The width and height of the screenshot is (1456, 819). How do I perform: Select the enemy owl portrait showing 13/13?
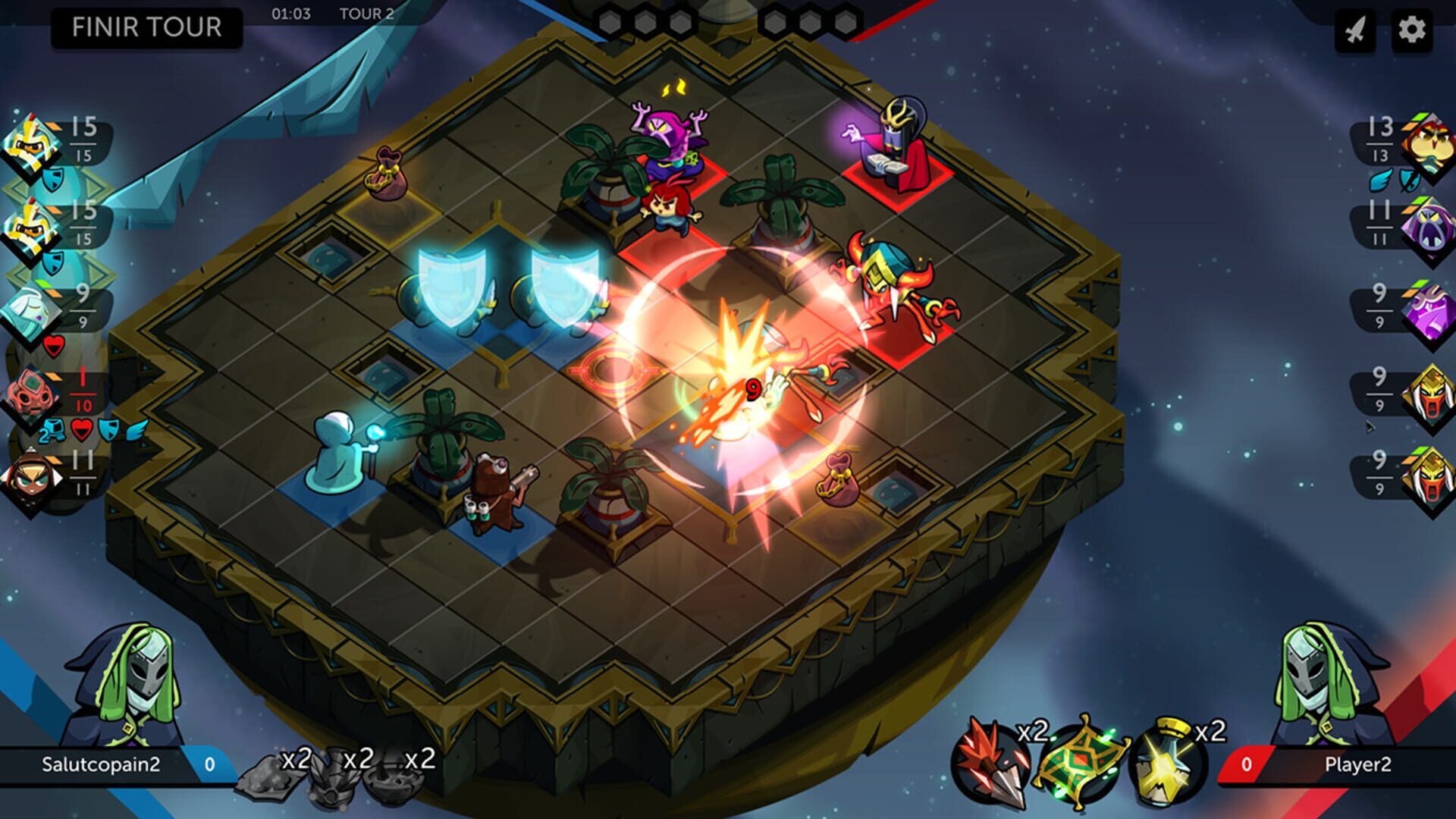(1426, 144)
